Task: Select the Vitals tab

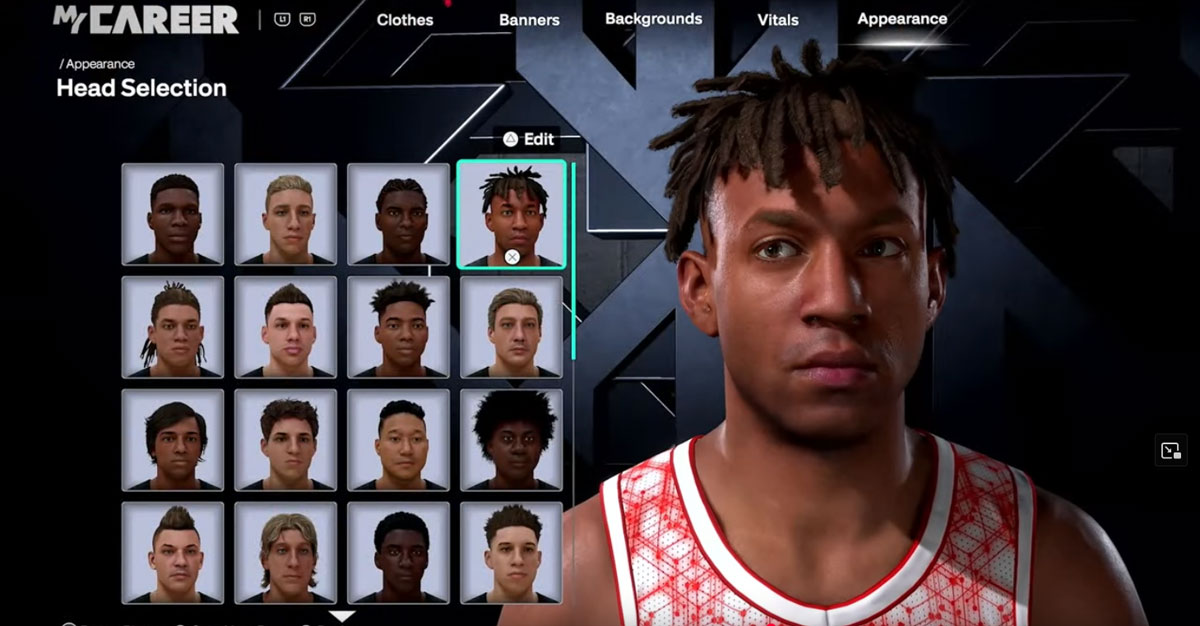Action: pos(780,20)
